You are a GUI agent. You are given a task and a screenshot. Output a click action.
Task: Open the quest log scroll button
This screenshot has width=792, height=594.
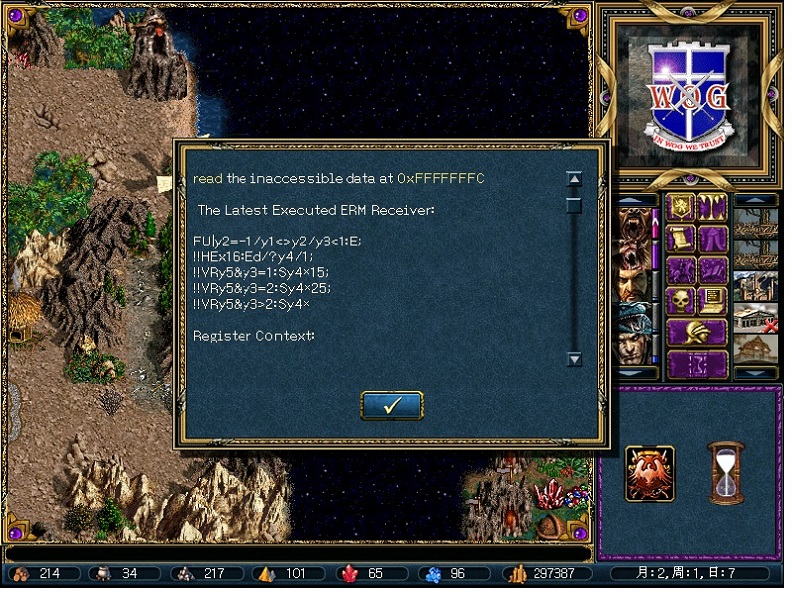(x=682, y=239)
